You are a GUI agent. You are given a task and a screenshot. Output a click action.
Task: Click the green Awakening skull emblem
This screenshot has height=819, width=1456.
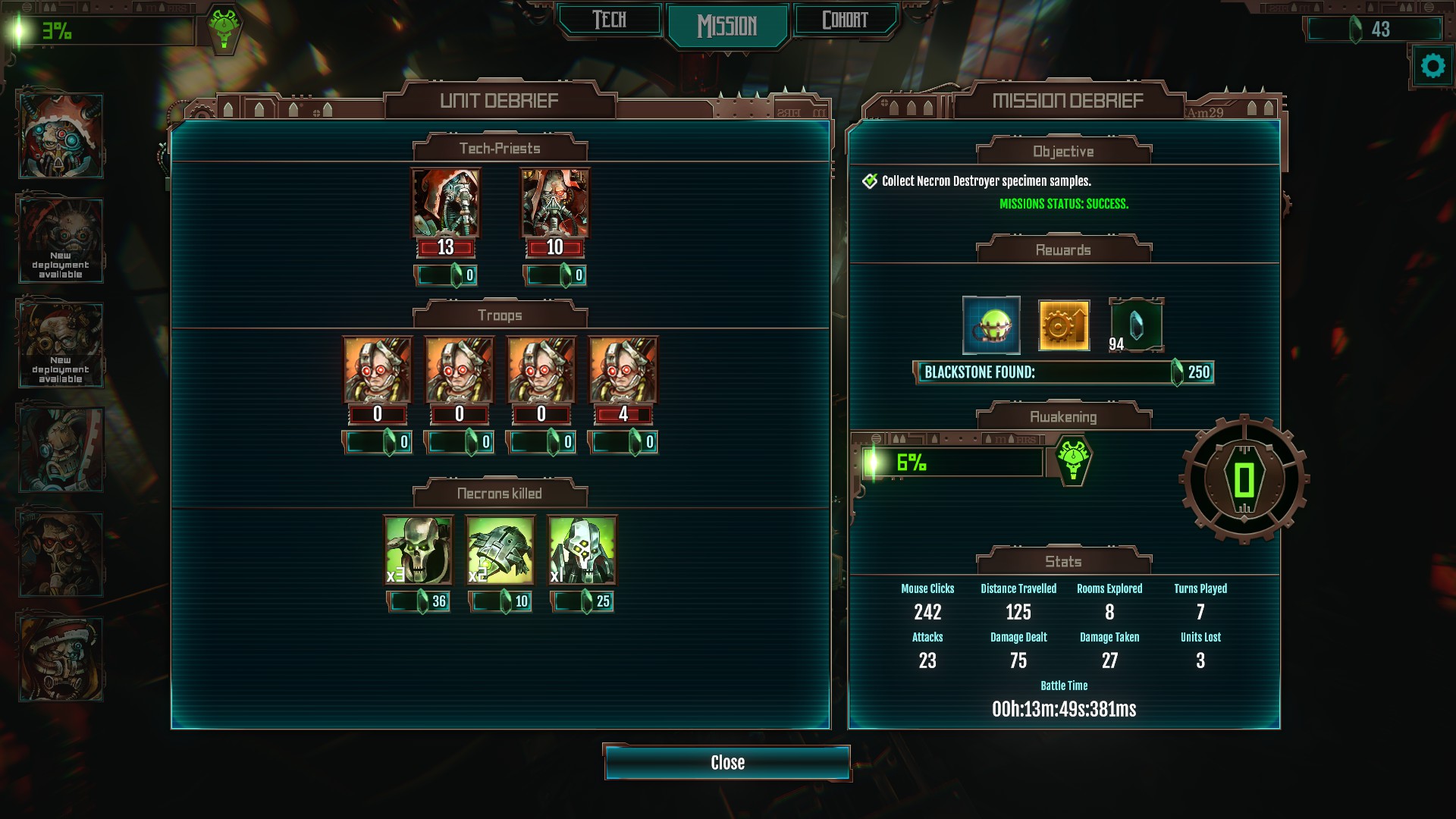[1072, 460]
